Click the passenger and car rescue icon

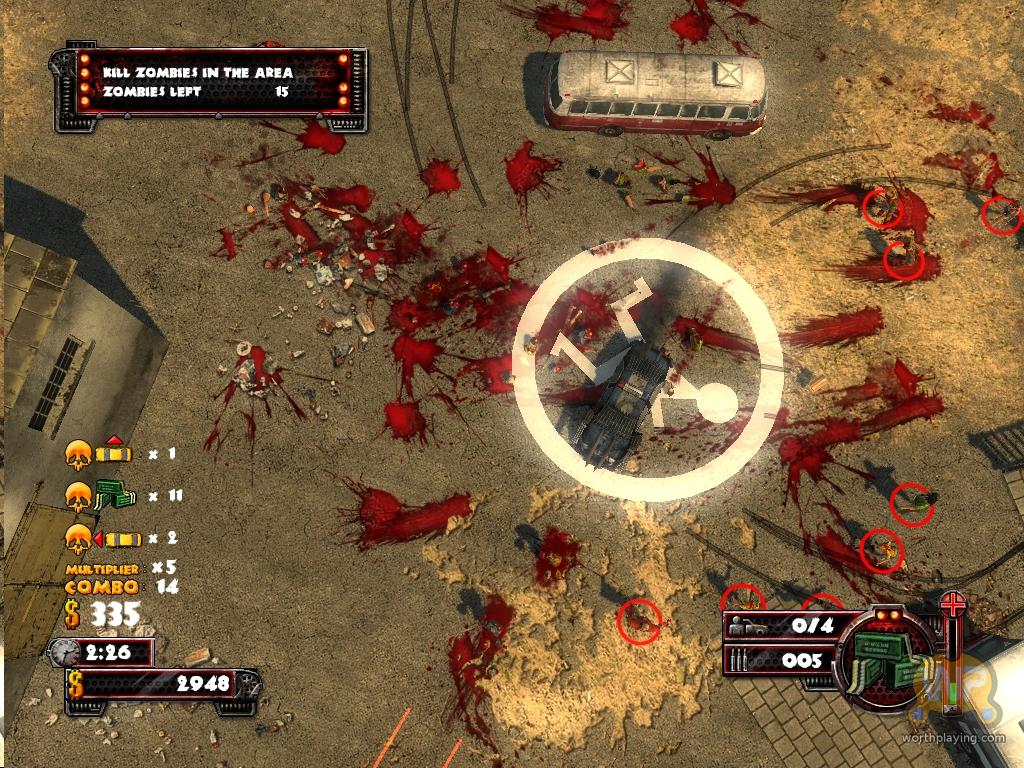click(752, 627)
